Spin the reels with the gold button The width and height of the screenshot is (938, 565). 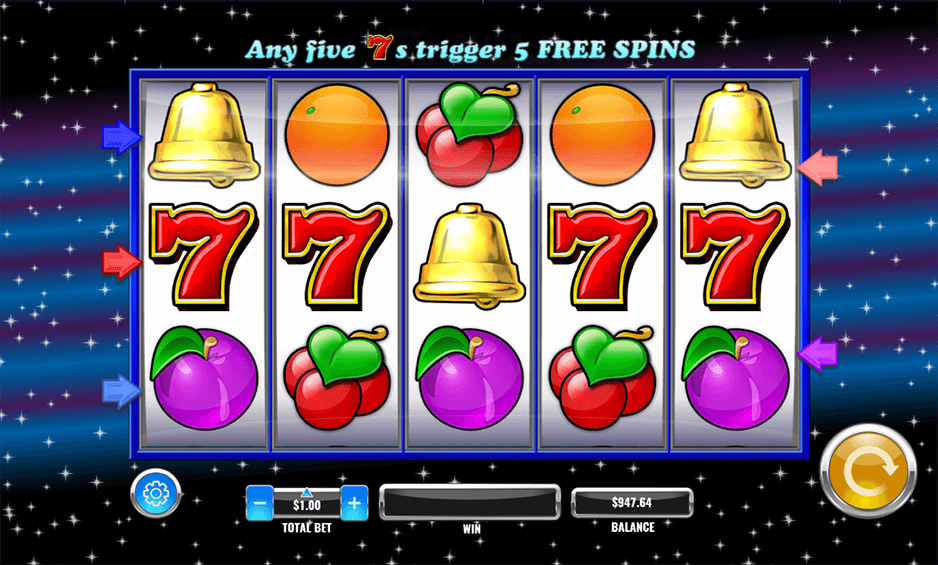(868, 471)
